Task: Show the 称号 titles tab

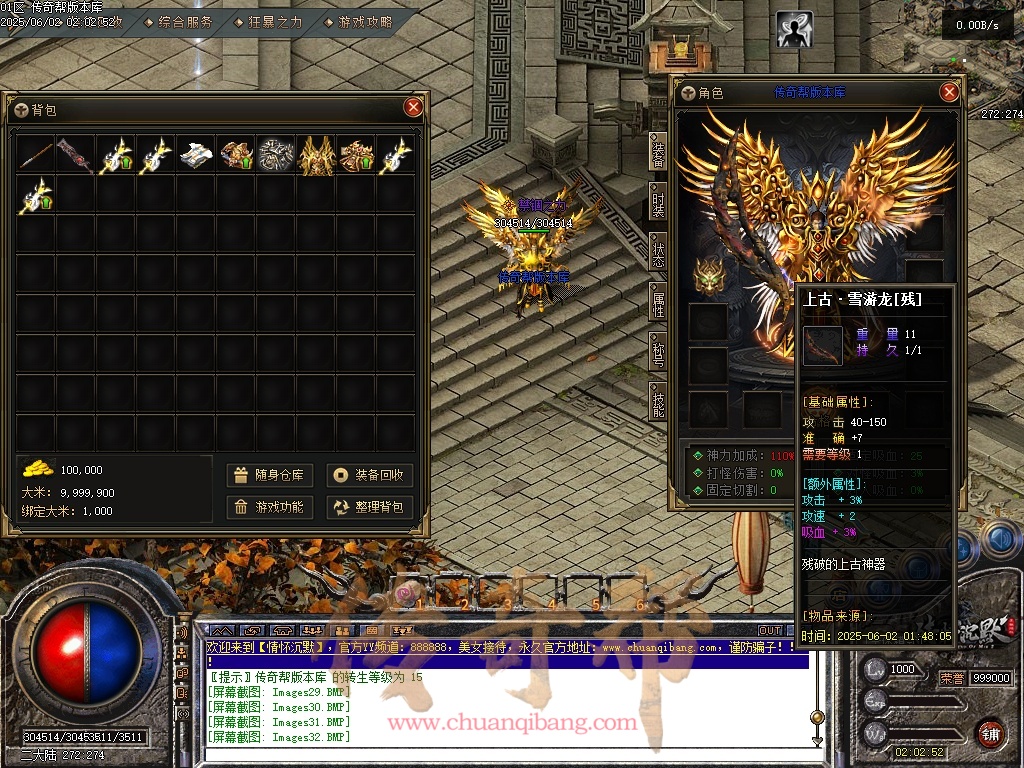Action: coord(658,352)
